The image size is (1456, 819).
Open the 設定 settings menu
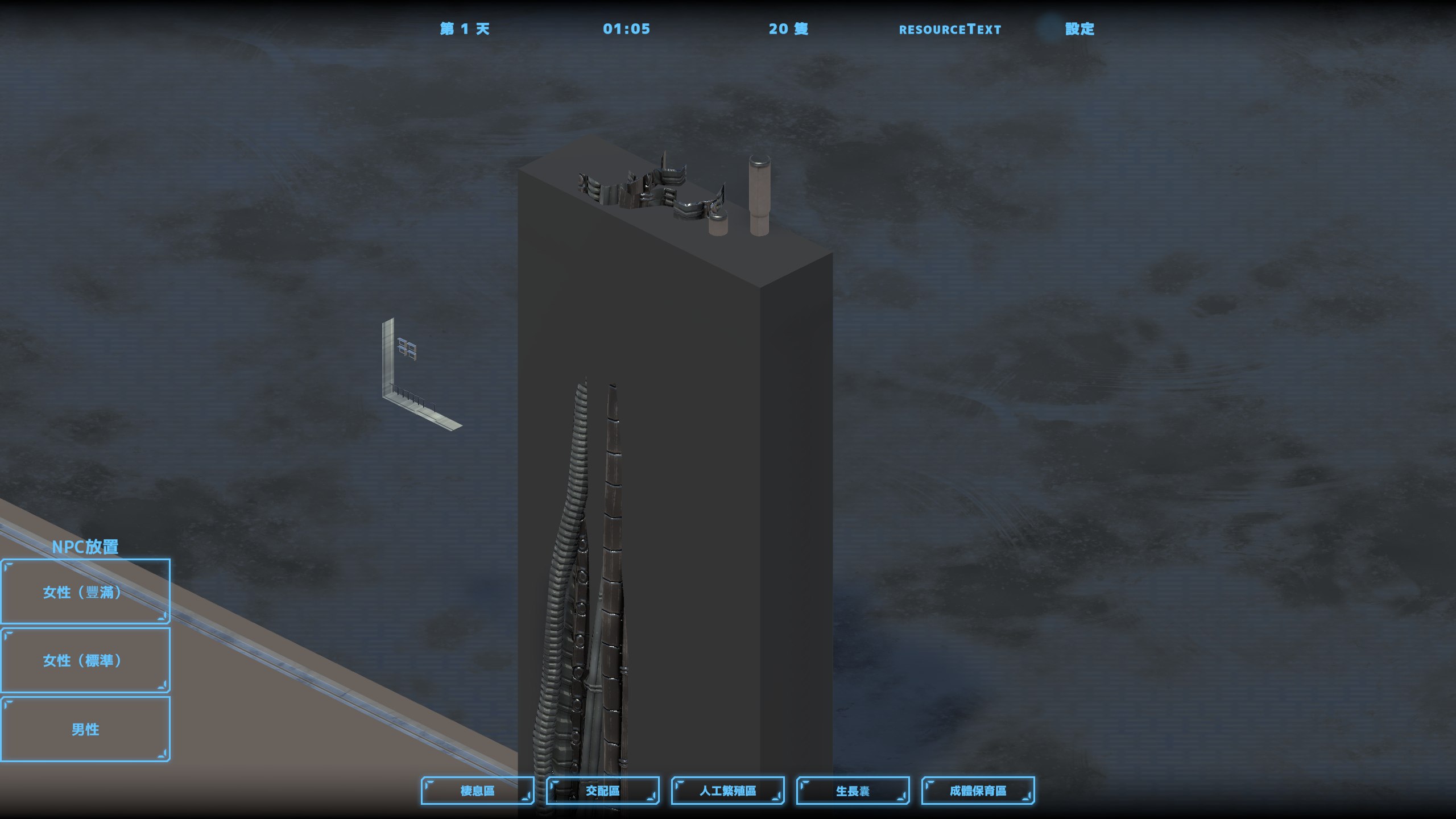pyautogui.click(x=1079, y=29)
